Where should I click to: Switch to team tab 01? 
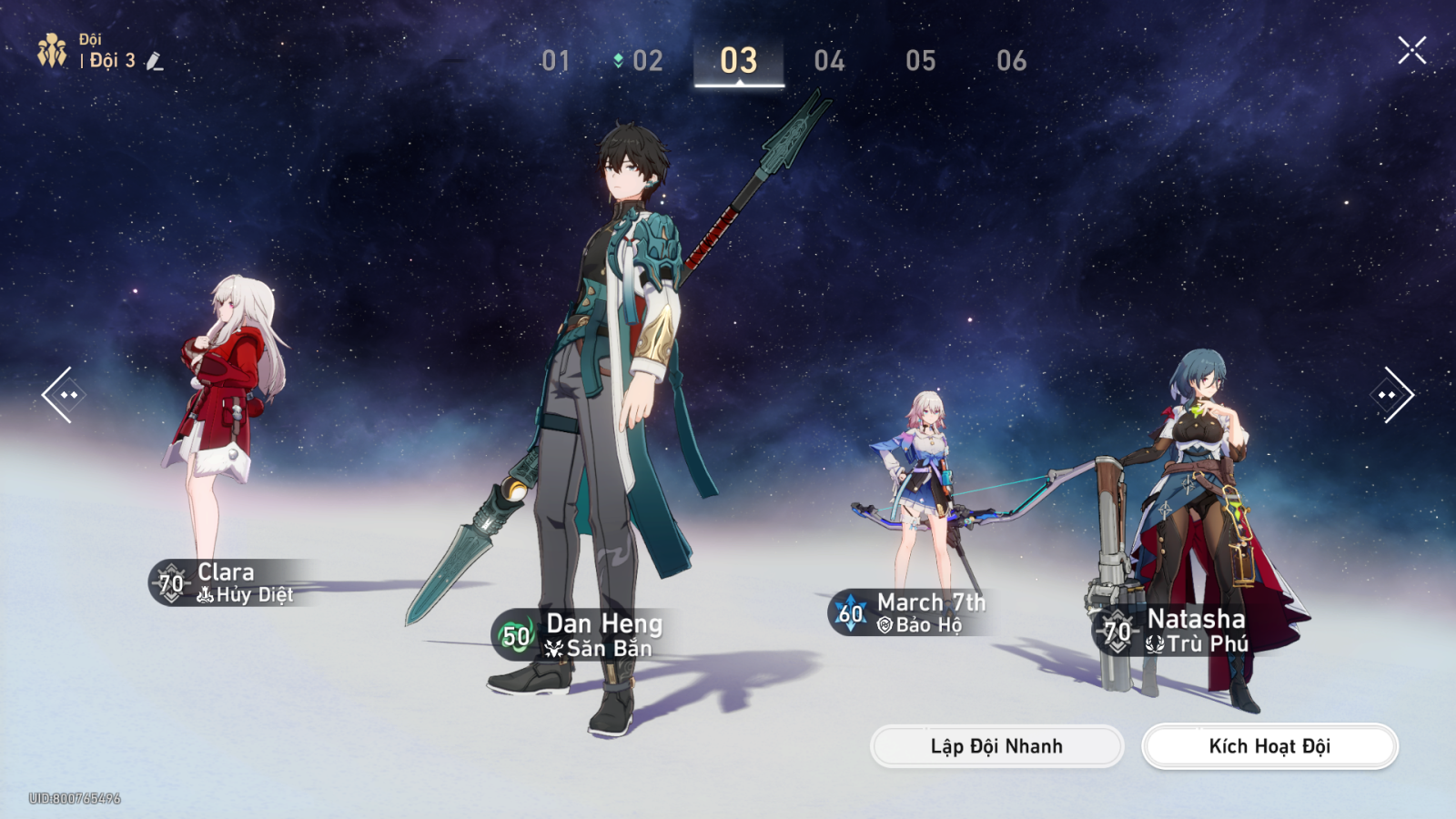click(x=555, y=61)
